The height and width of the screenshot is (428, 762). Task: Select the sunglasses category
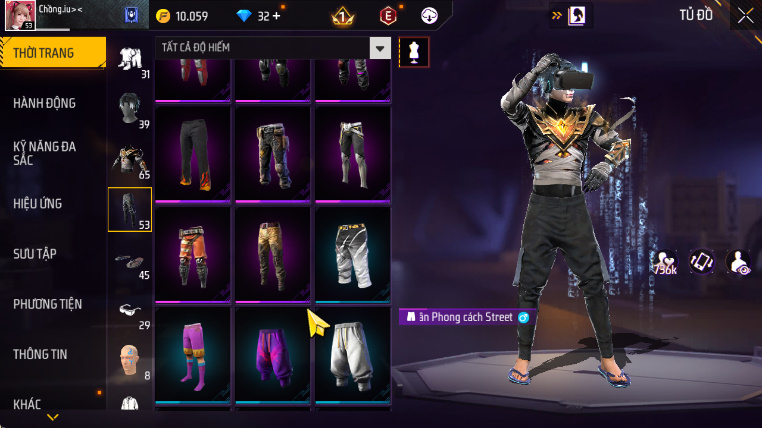click(129, 311)
